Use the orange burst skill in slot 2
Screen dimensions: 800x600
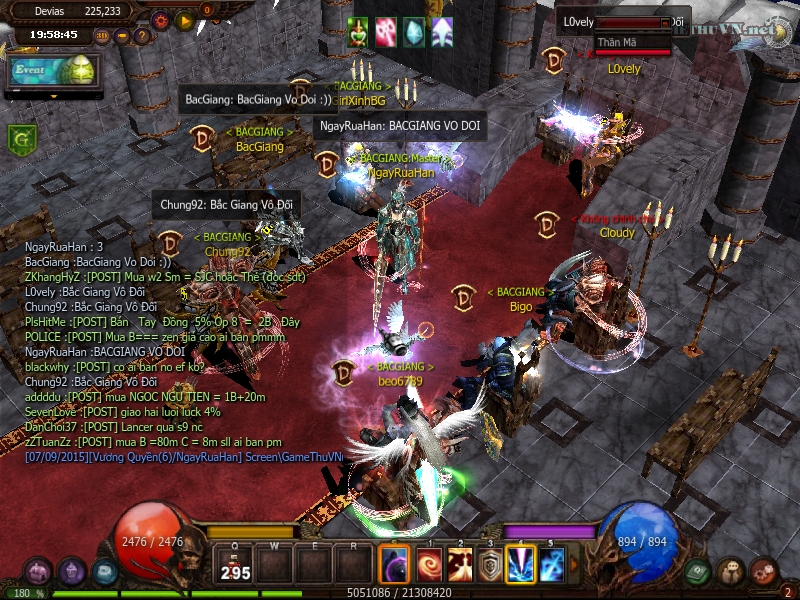coord(460,565)
